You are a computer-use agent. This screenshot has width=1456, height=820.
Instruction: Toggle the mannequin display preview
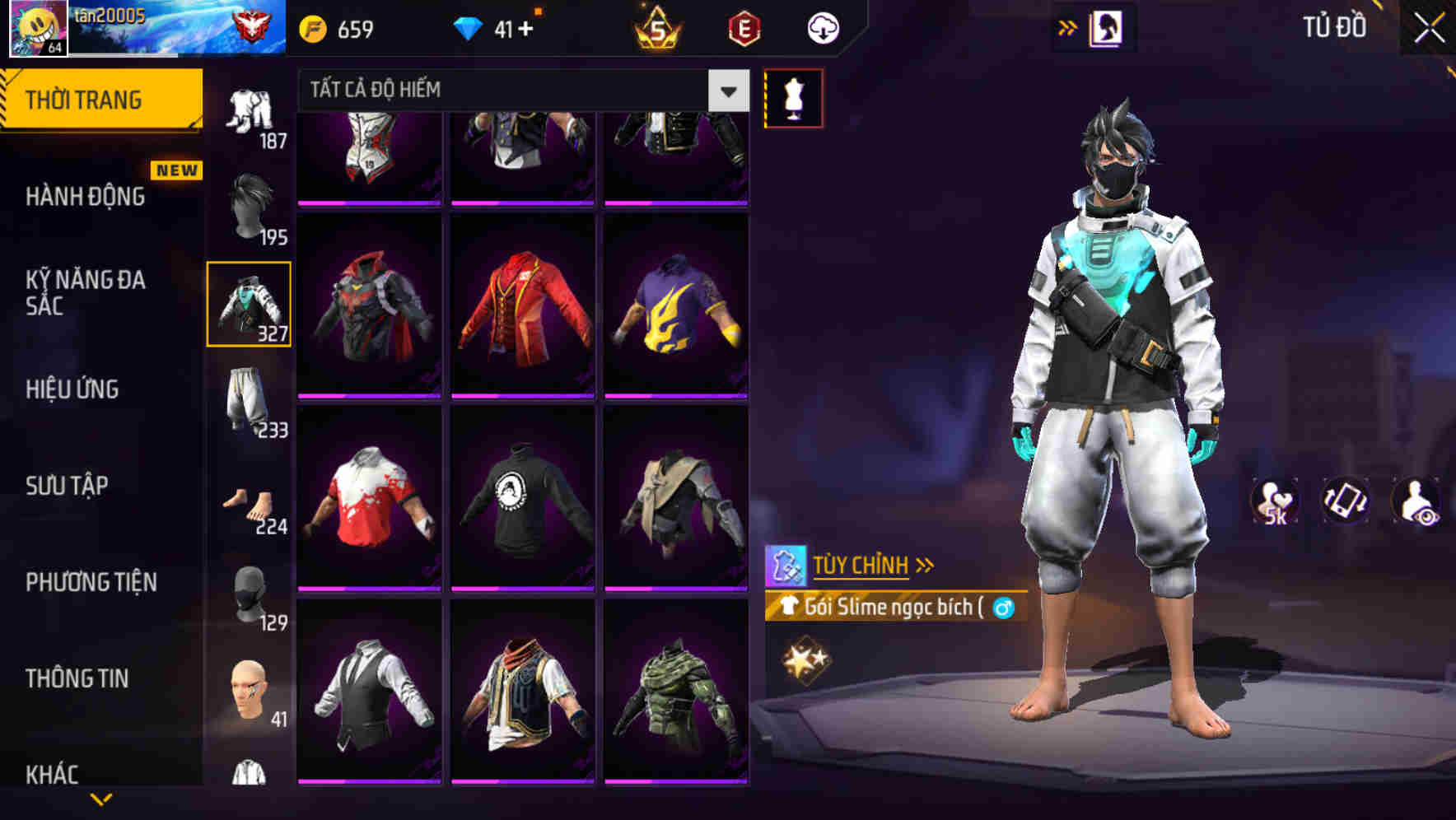tap(793, 97)
